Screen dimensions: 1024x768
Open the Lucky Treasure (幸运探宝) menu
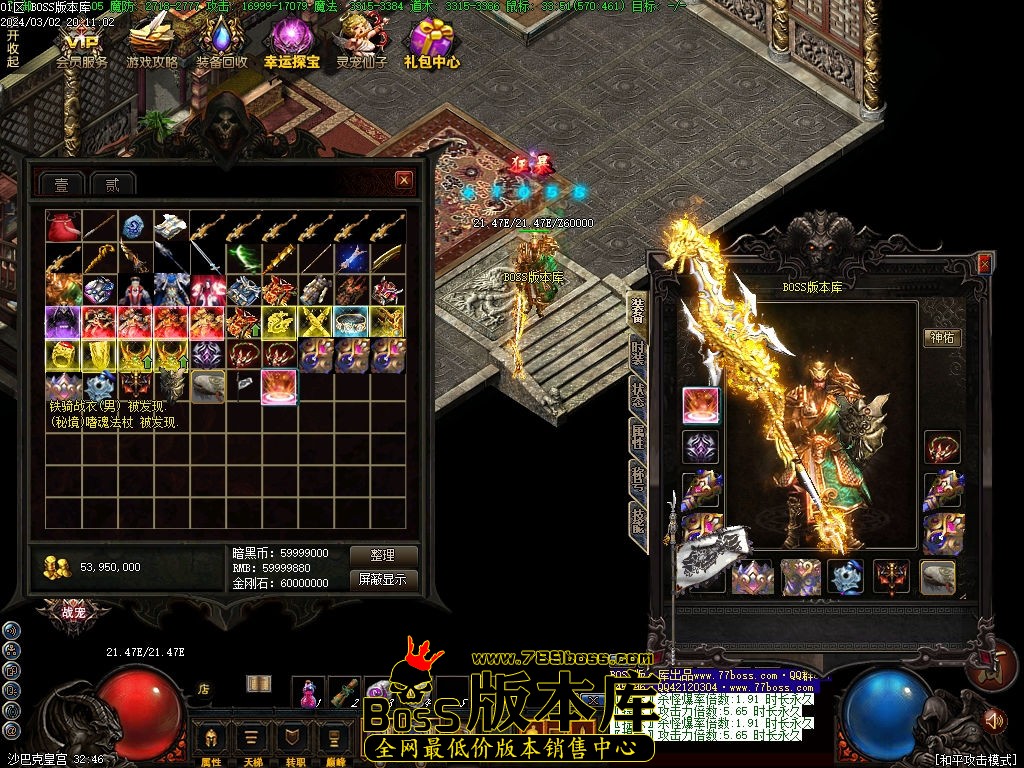click(x=292, y=47)
